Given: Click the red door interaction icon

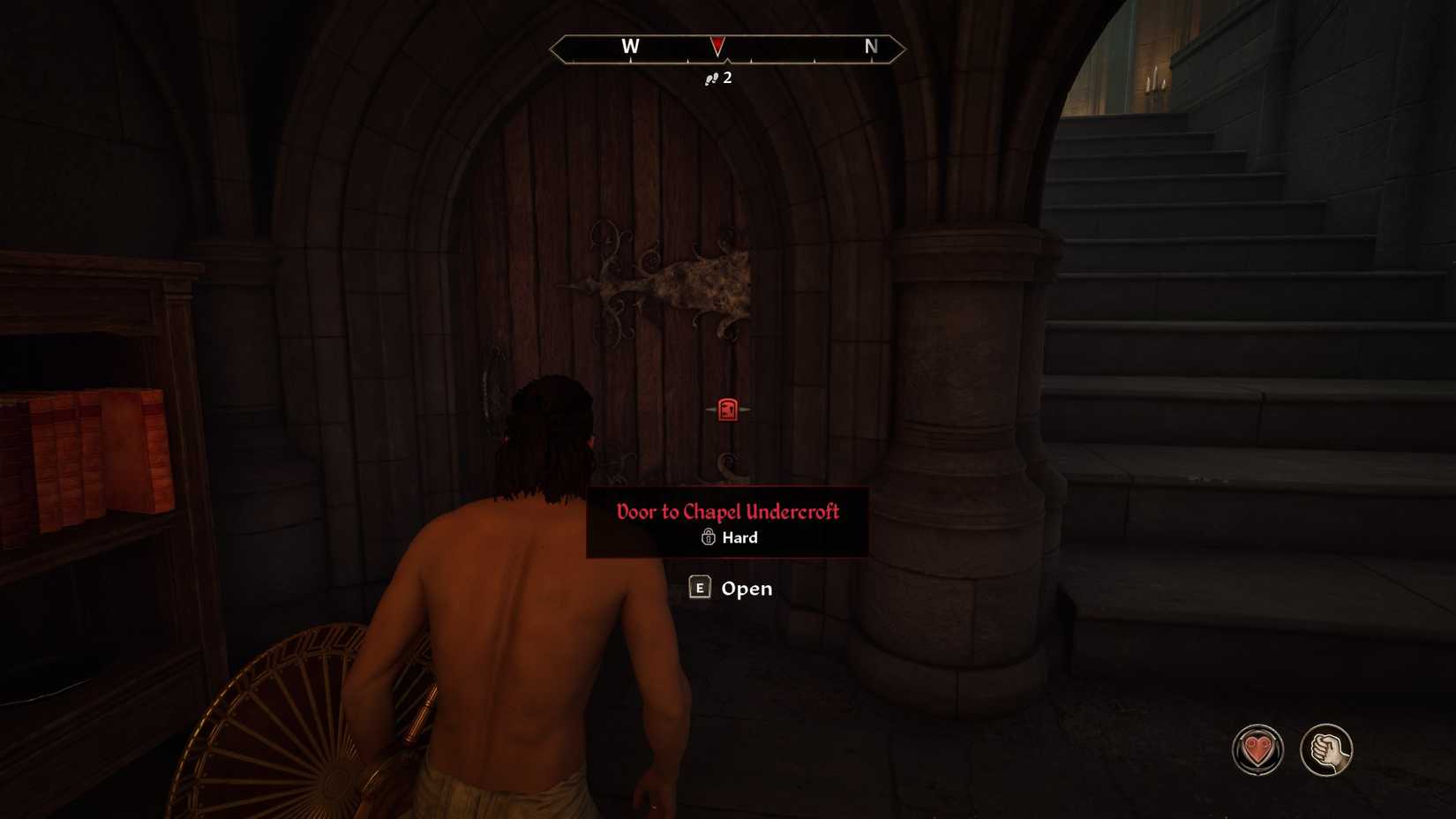Looking at the screenshot, I should pyautogui.click(x=725, y=409).
